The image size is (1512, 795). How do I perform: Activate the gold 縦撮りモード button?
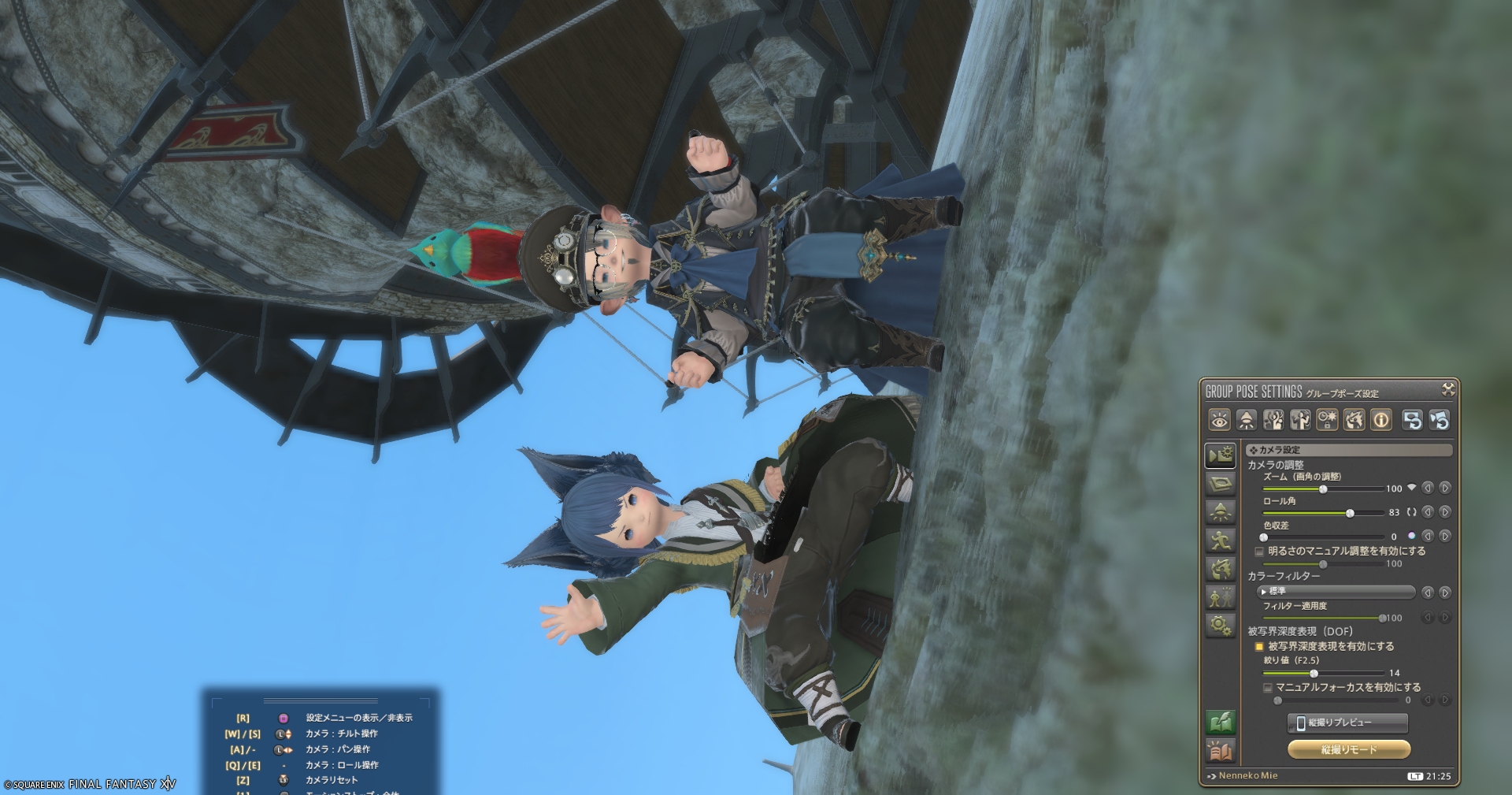pyautogui.click(x=1347, y=749)
